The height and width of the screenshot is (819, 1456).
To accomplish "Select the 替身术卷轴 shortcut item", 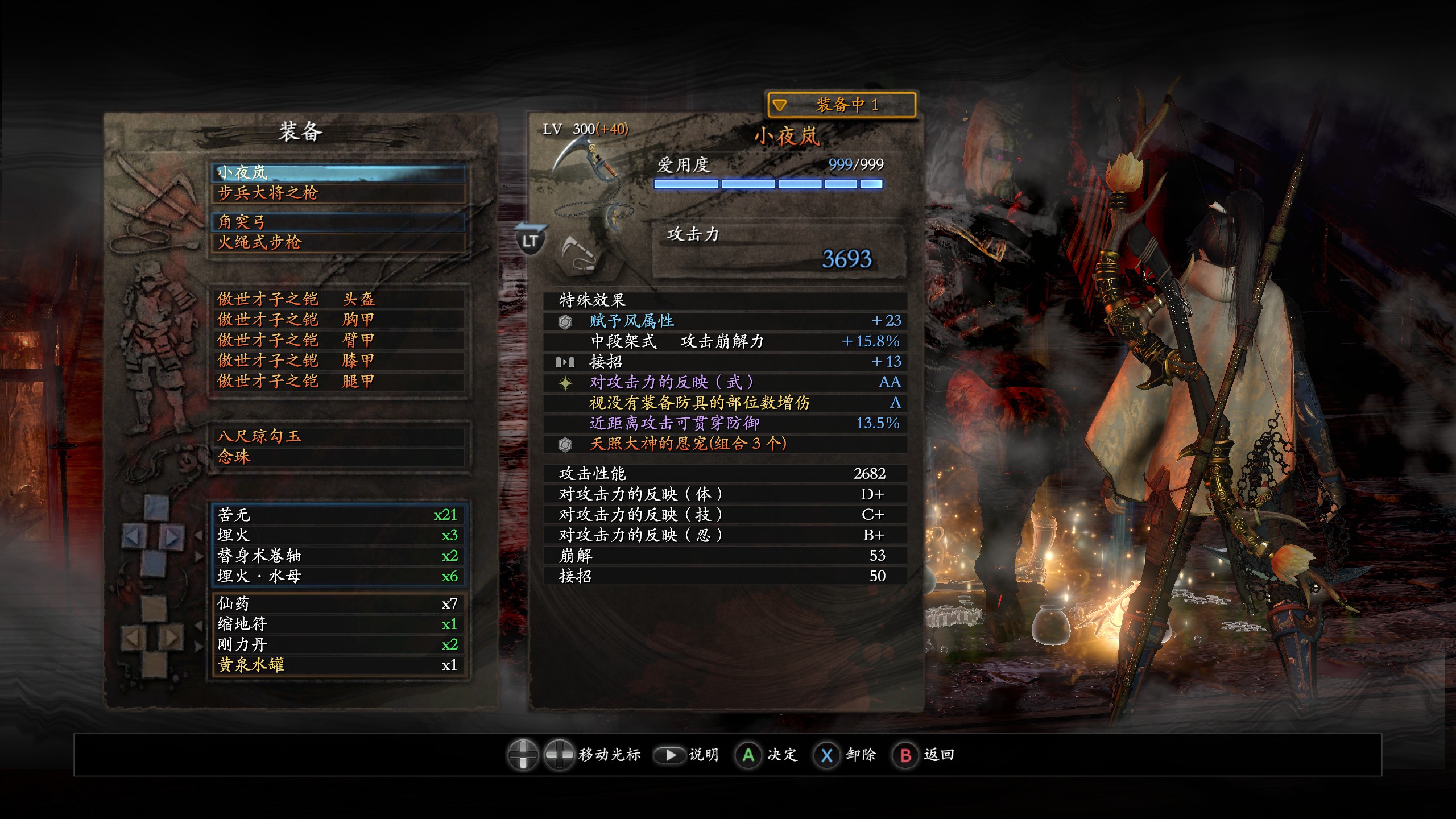I will pyautogui.click(x=339, y=556).
